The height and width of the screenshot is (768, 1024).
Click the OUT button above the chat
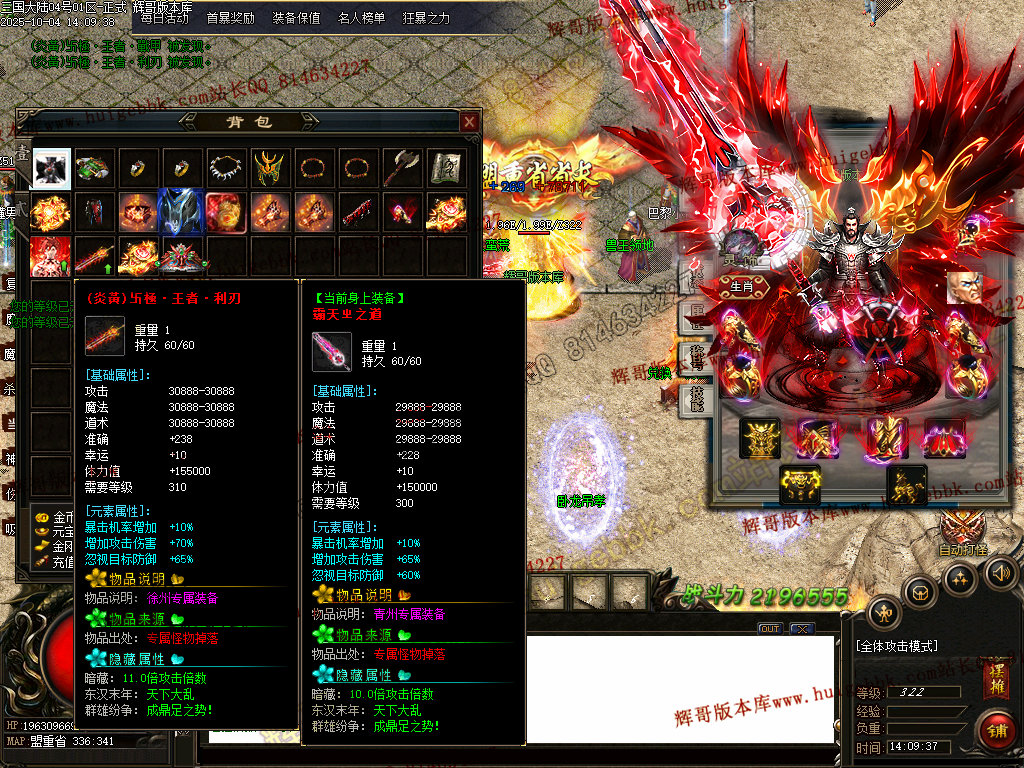click(x=769, y=629)
